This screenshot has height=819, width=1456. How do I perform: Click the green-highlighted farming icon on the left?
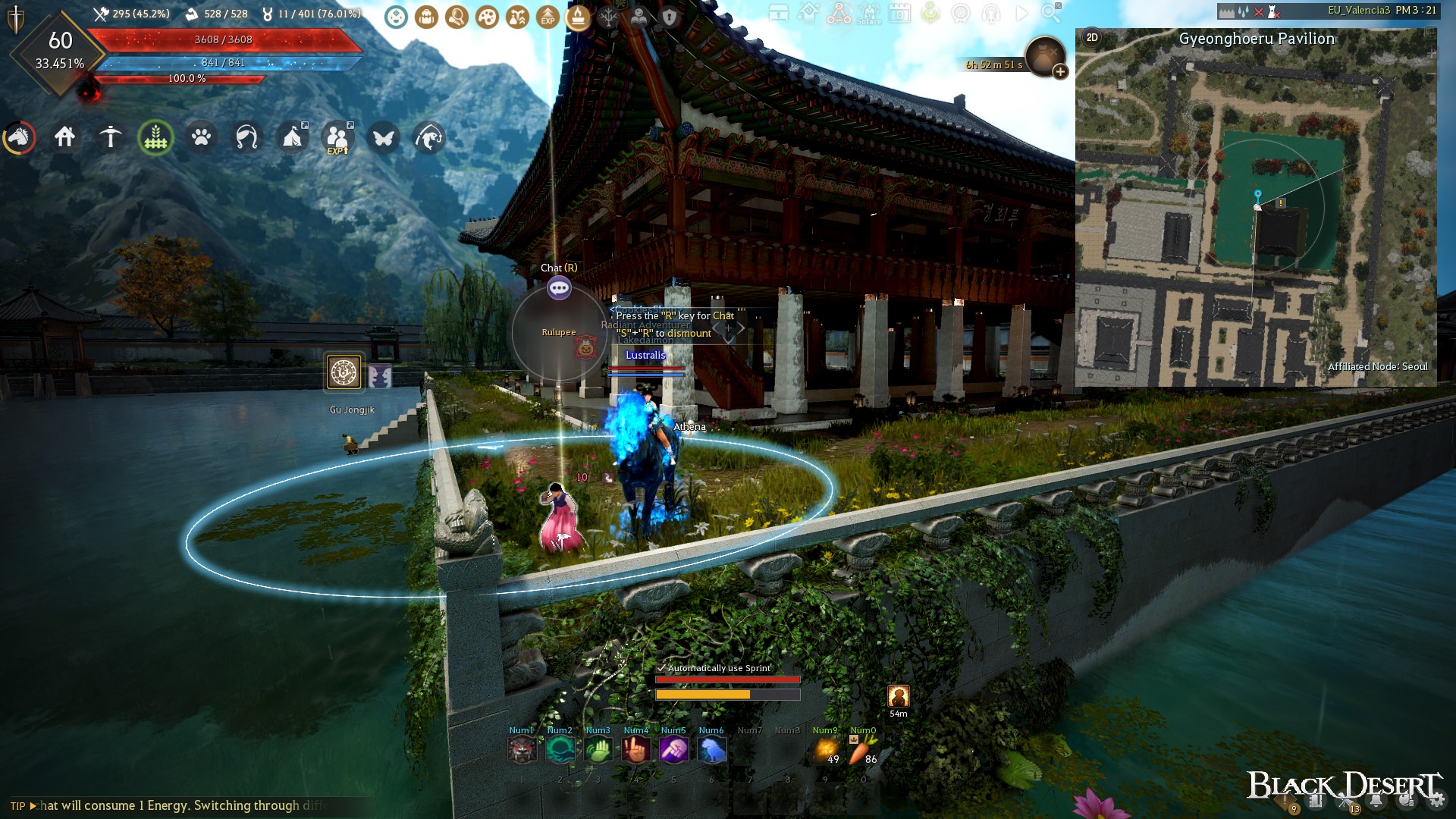coord(155,137)
